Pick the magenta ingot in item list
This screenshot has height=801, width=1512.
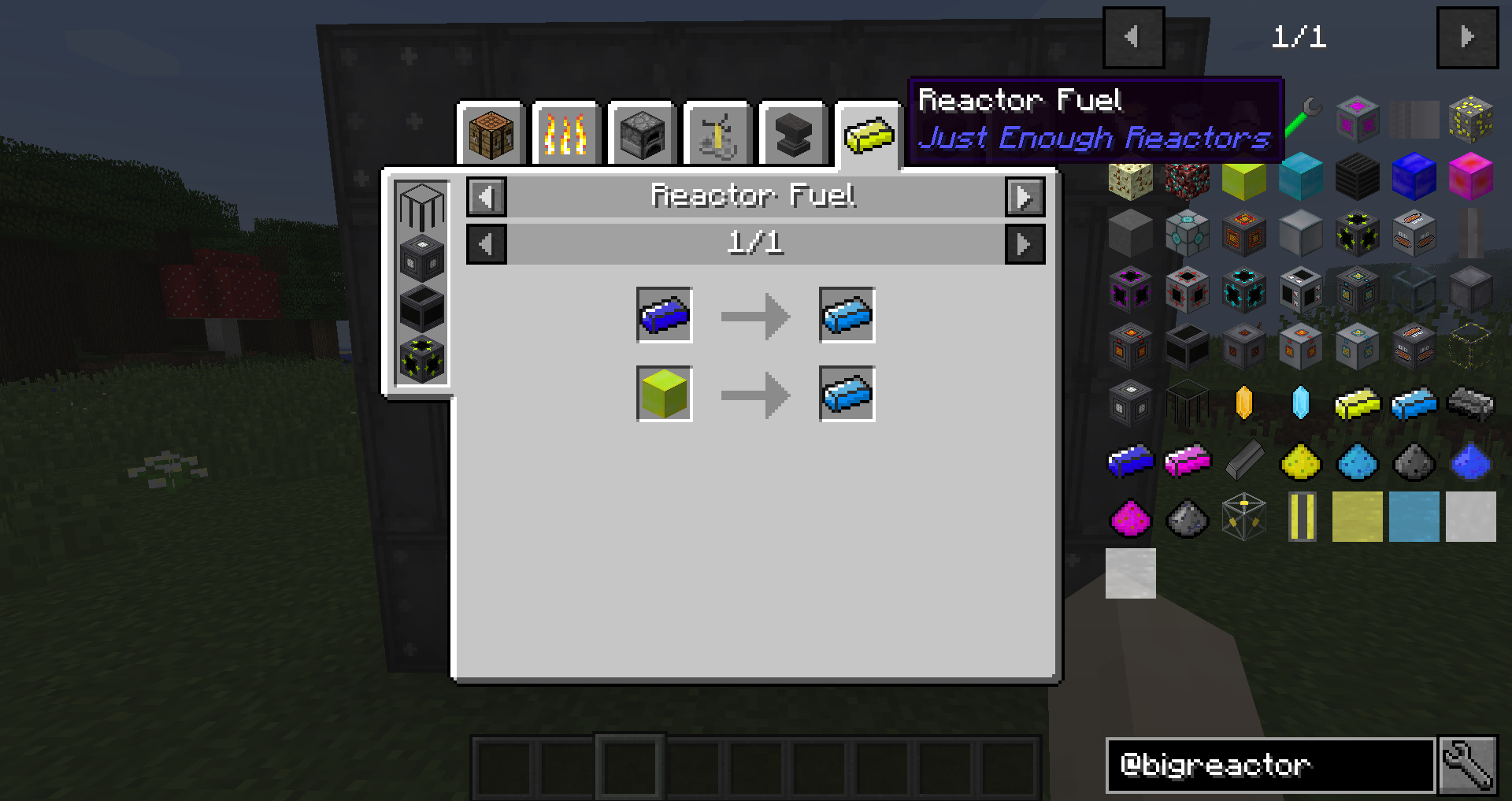[x=1188, y=461]
